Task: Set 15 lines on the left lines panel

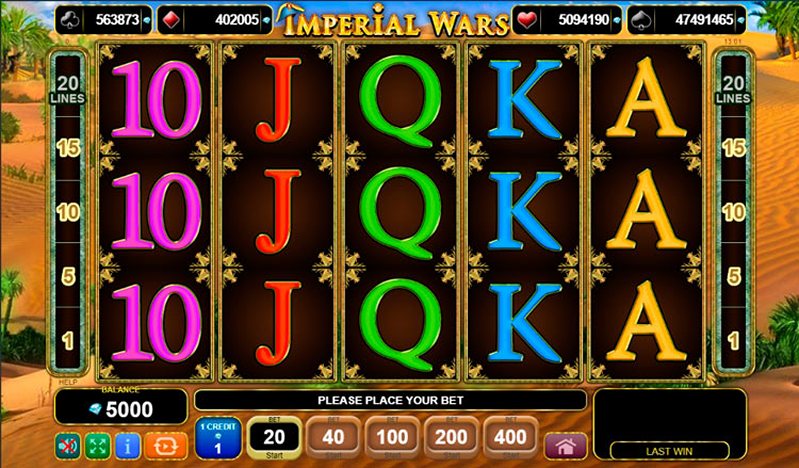Action: click(x=67, y=148)
